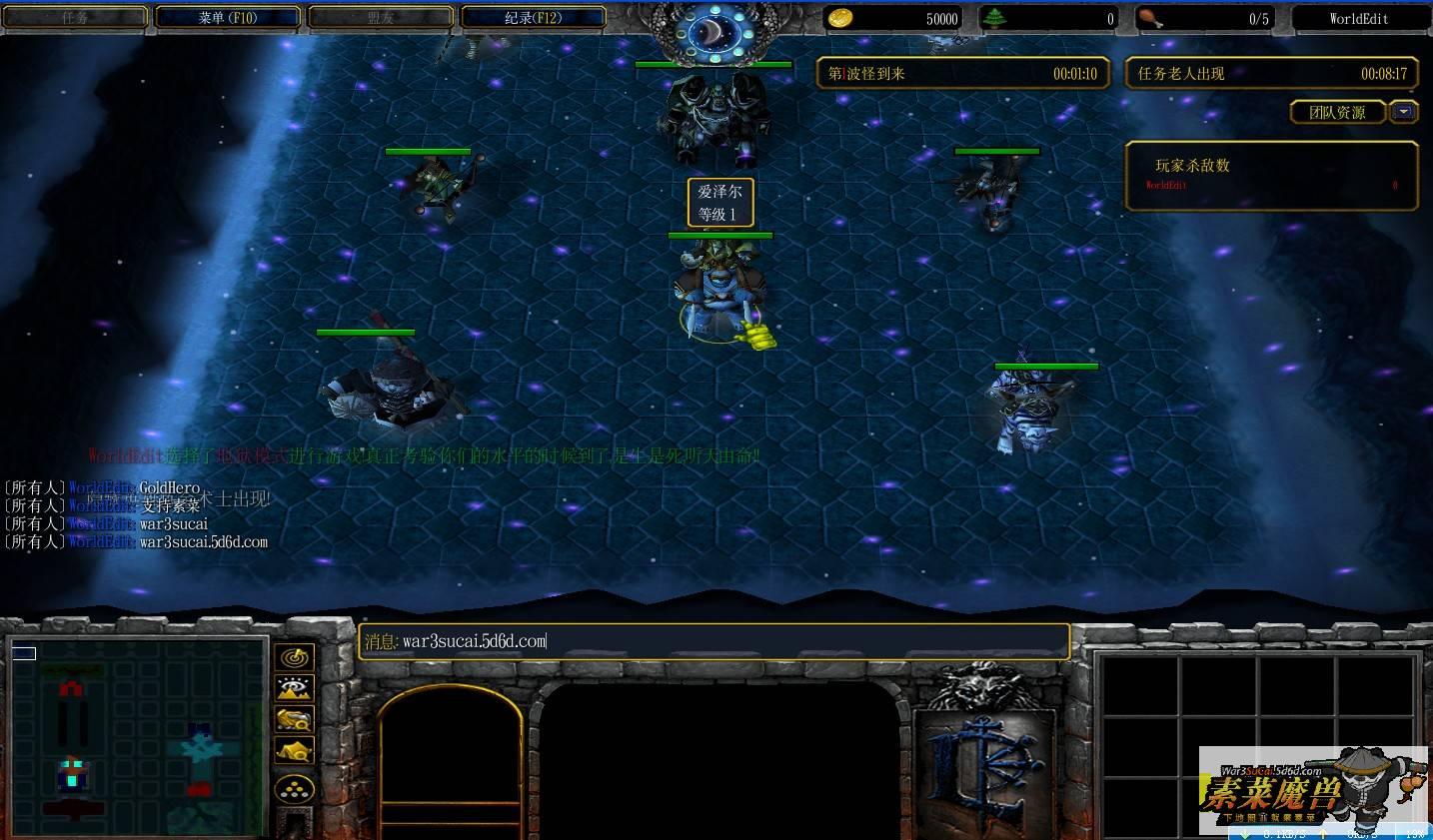Toggle the dropdown arrow beside 团队资源
1433x840 pixels.
click(x=1404, y=112)
